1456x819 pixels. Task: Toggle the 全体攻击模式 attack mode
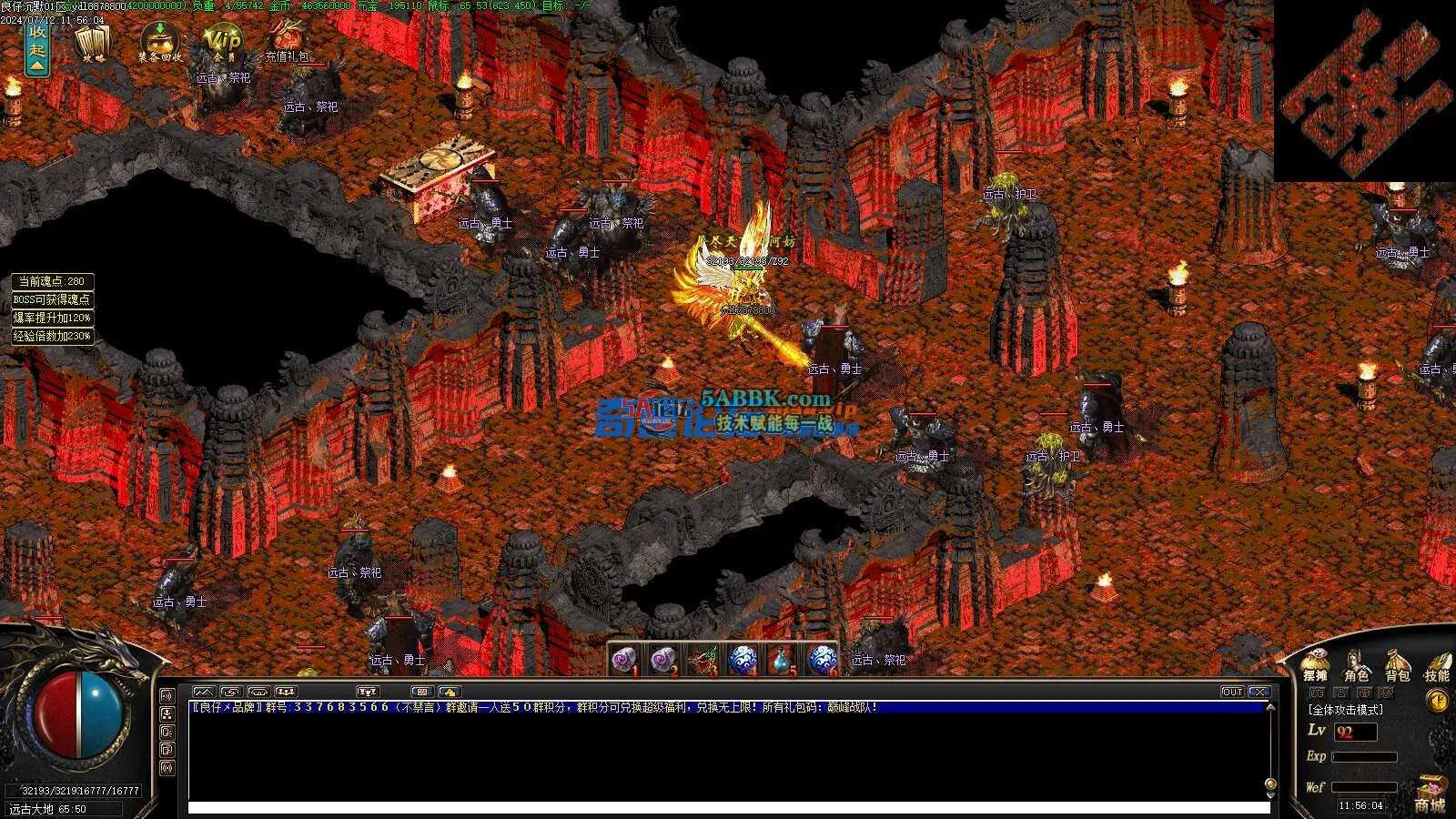(1346, 710)
